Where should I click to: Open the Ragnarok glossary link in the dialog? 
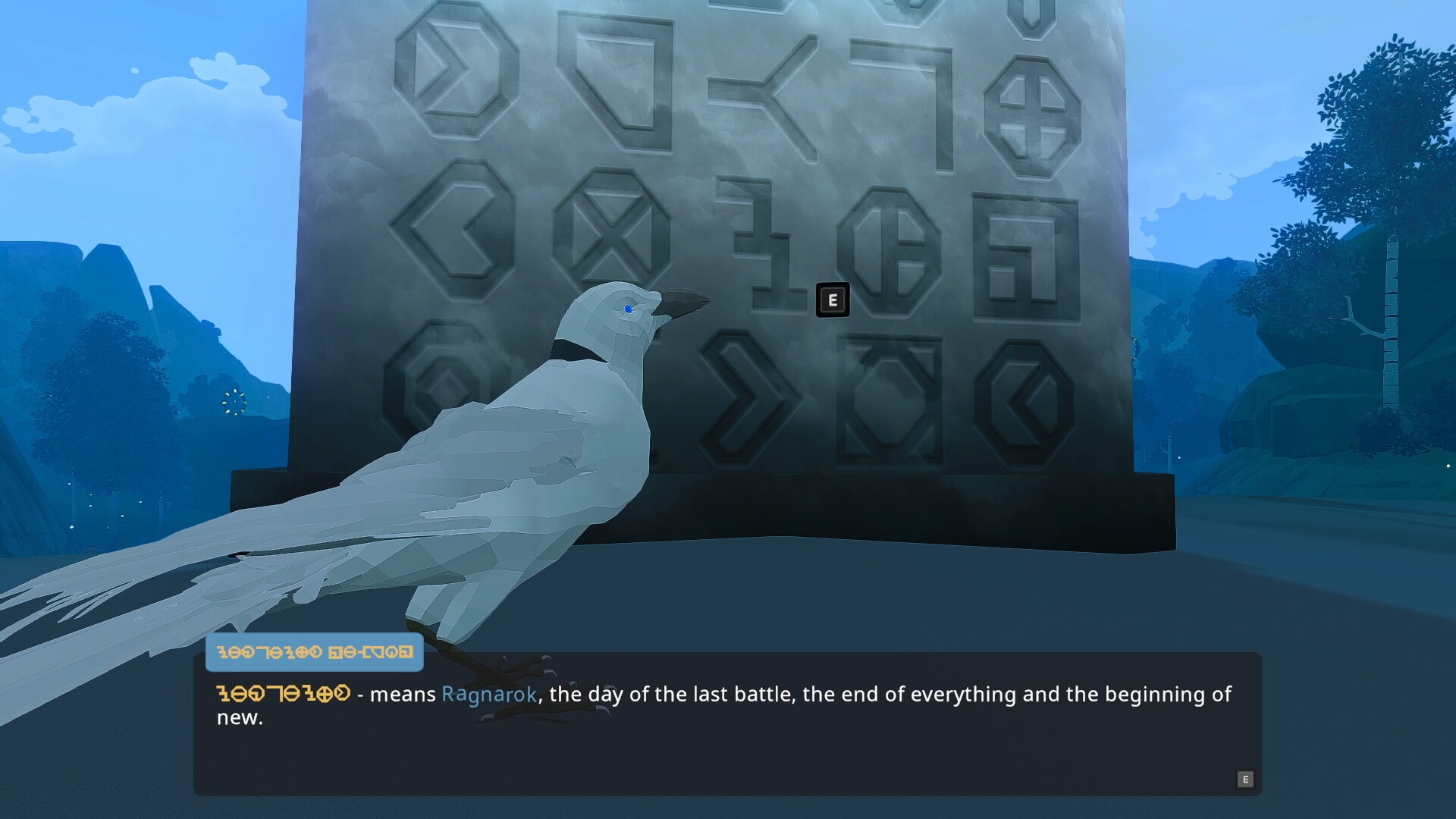[x=488, y=695]
